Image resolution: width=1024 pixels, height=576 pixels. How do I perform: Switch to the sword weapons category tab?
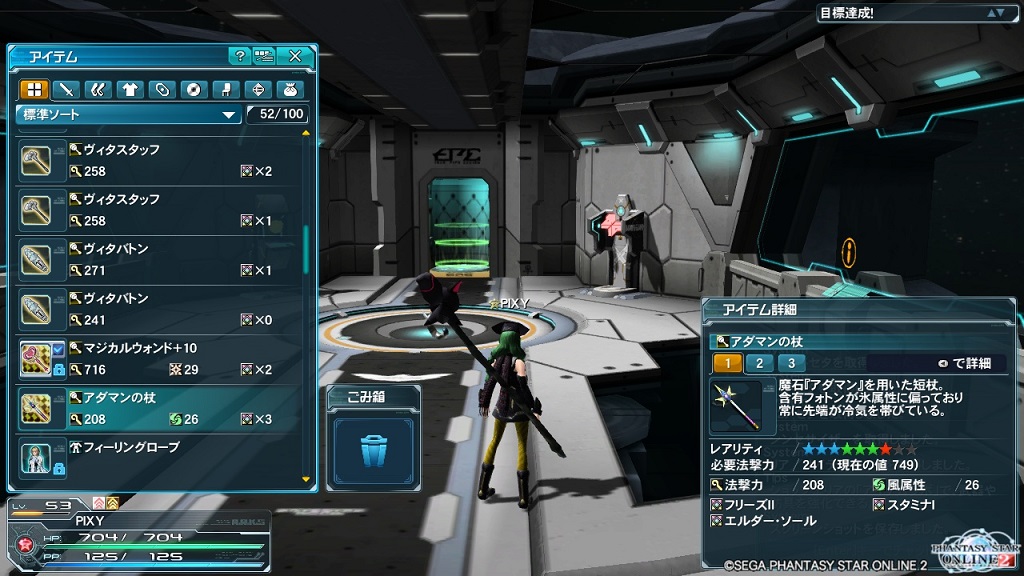pyautogui.click(x=65, y=89)
